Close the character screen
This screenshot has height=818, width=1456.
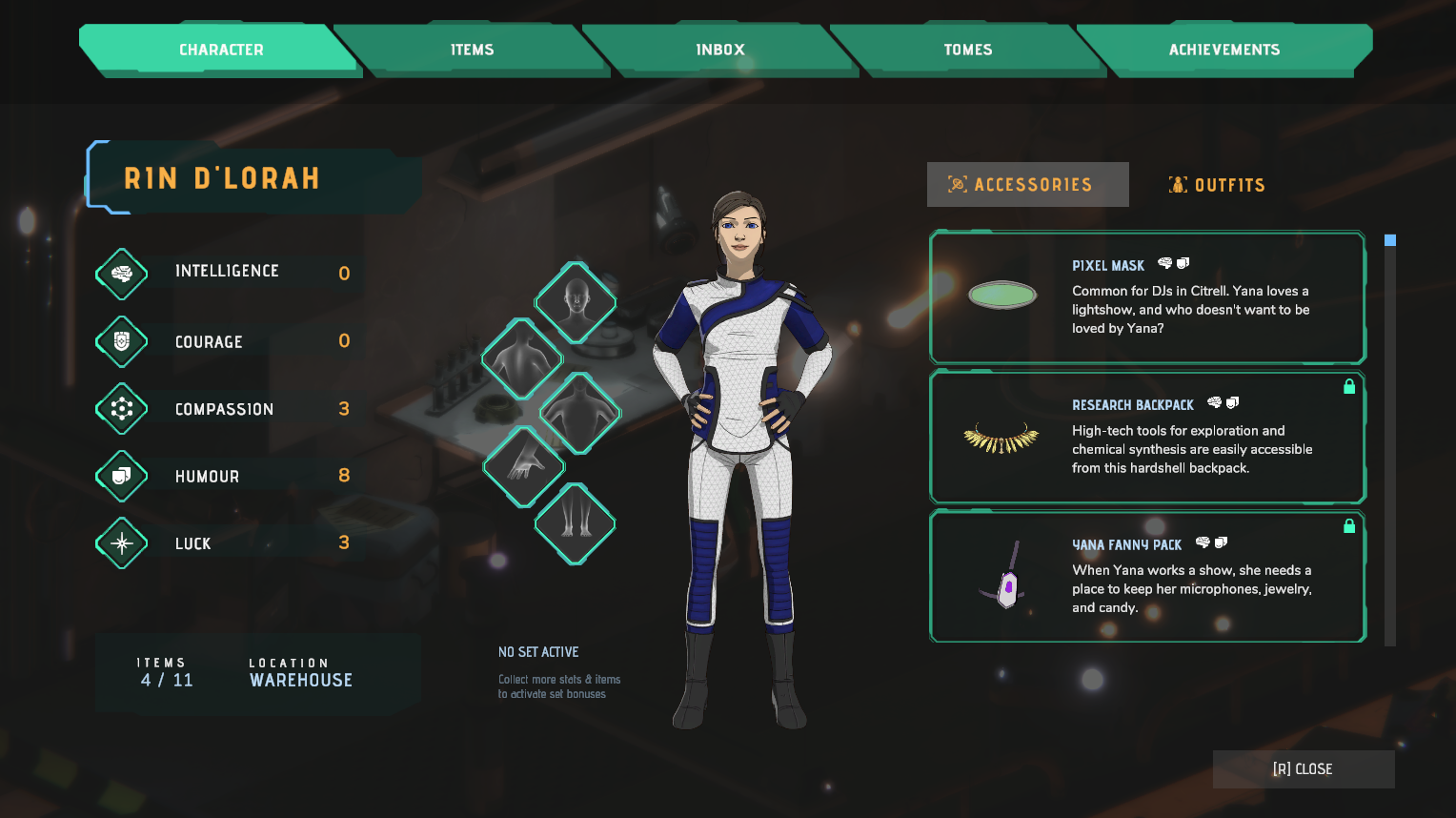click(x=1303, y=769)
